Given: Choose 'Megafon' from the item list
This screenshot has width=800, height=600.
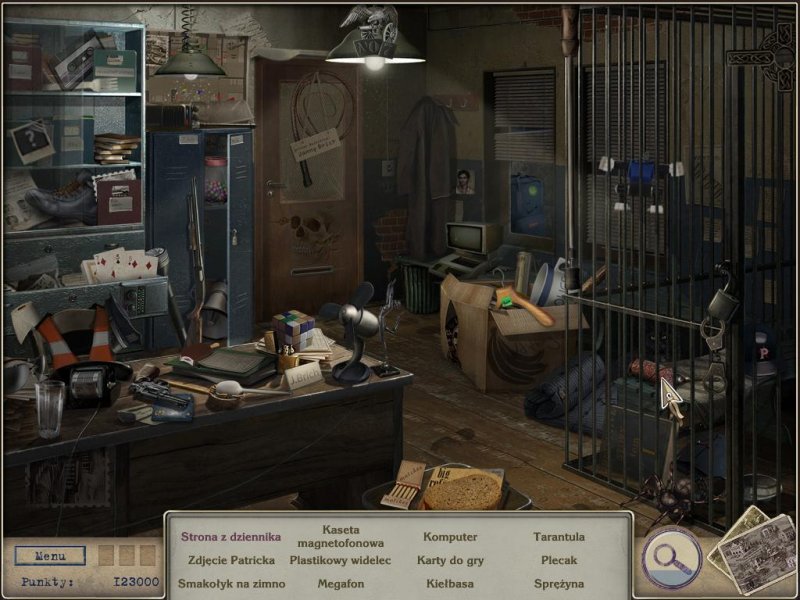Looking at the screenshot, I should pos(340,583).
